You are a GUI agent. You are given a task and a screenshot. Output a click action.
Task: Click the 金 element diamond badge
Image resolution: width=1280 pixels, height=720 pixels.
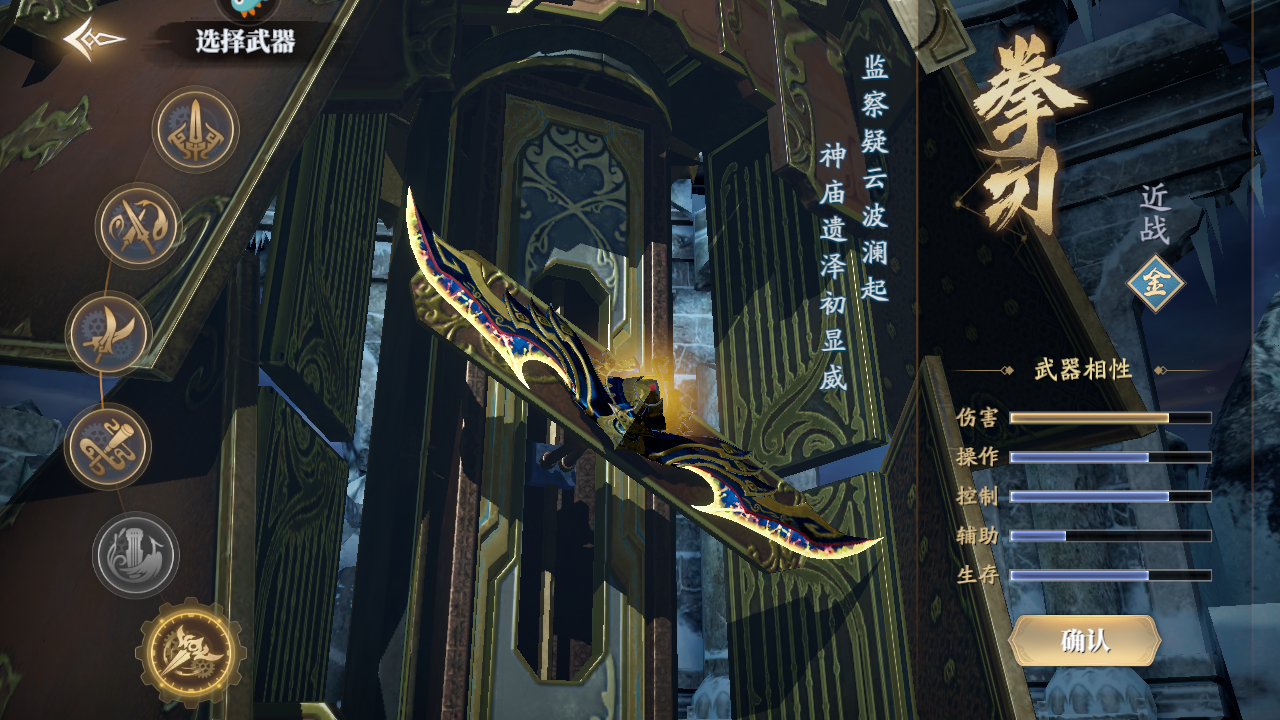(1155, 284)
